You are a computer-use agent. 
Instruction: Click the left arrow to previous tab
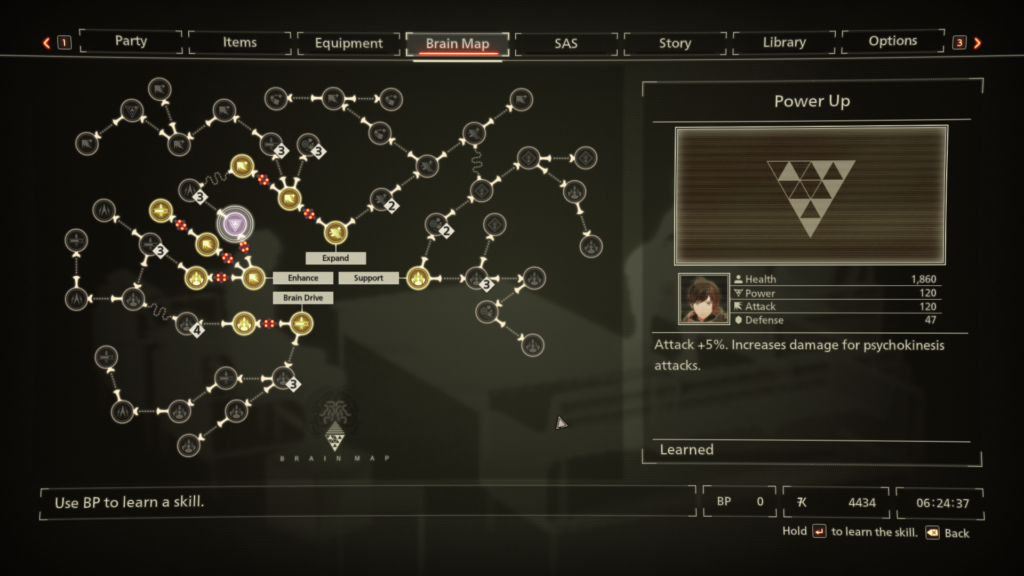46,43
